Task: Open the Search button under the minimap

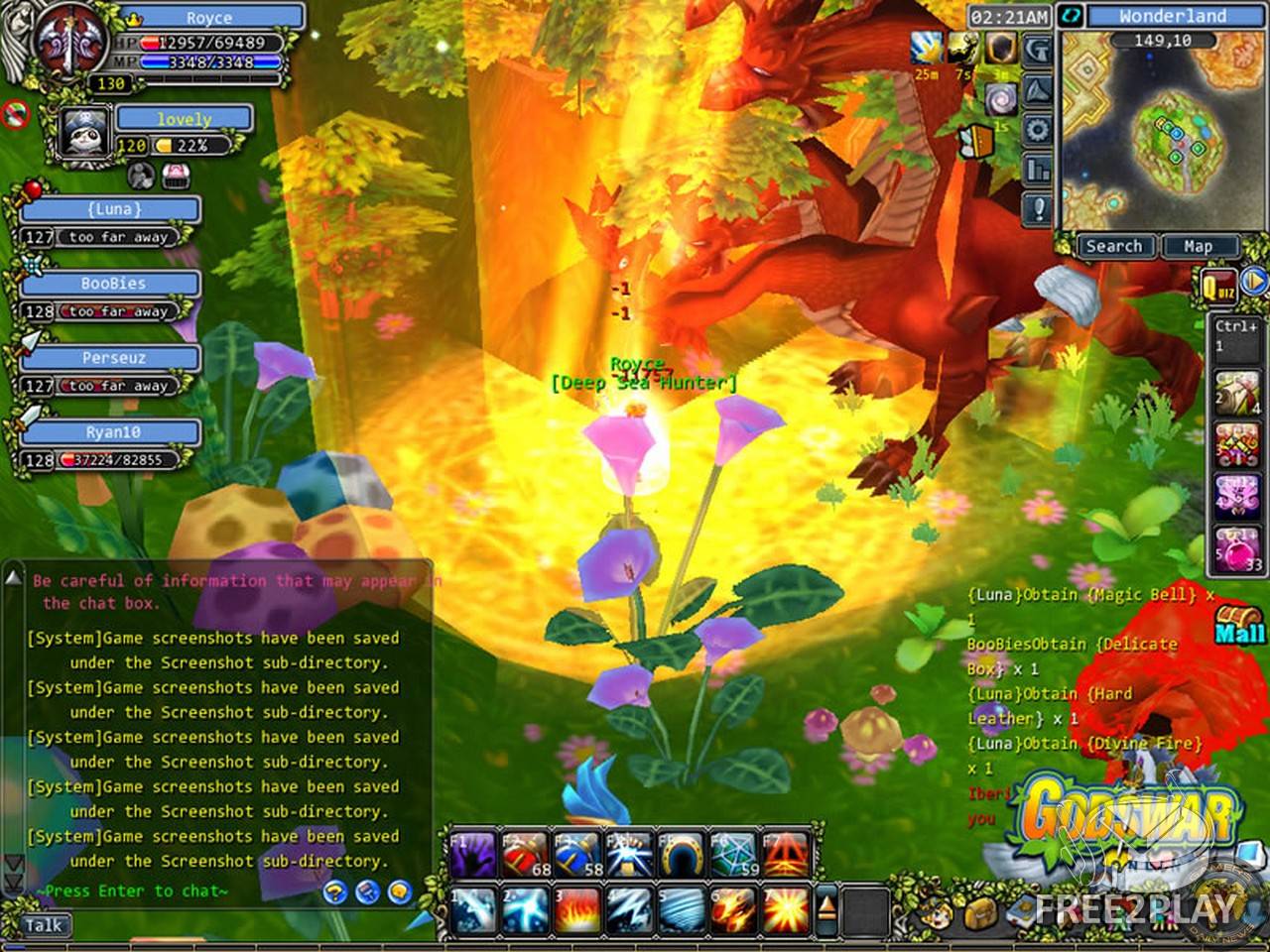Action: click(1113, 246)
